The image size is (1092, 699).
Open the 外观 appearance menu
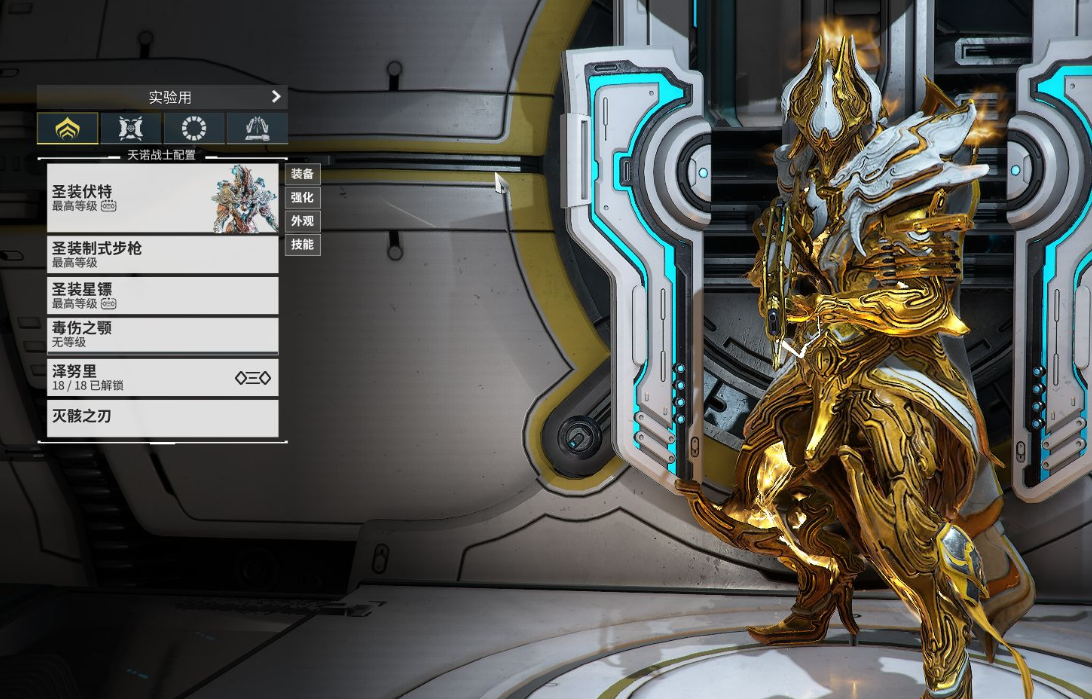click(x=302, y=221)
